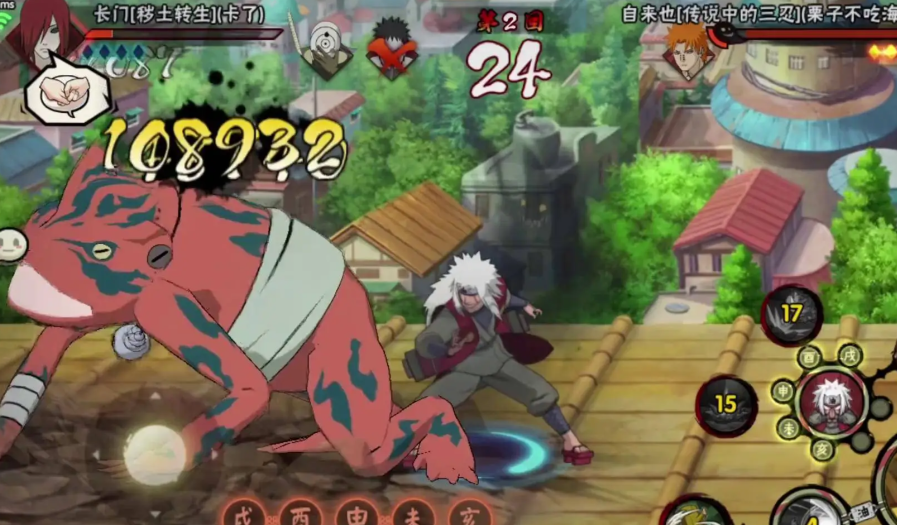Activate the skill showing cooldown 17

pos(792,315)
